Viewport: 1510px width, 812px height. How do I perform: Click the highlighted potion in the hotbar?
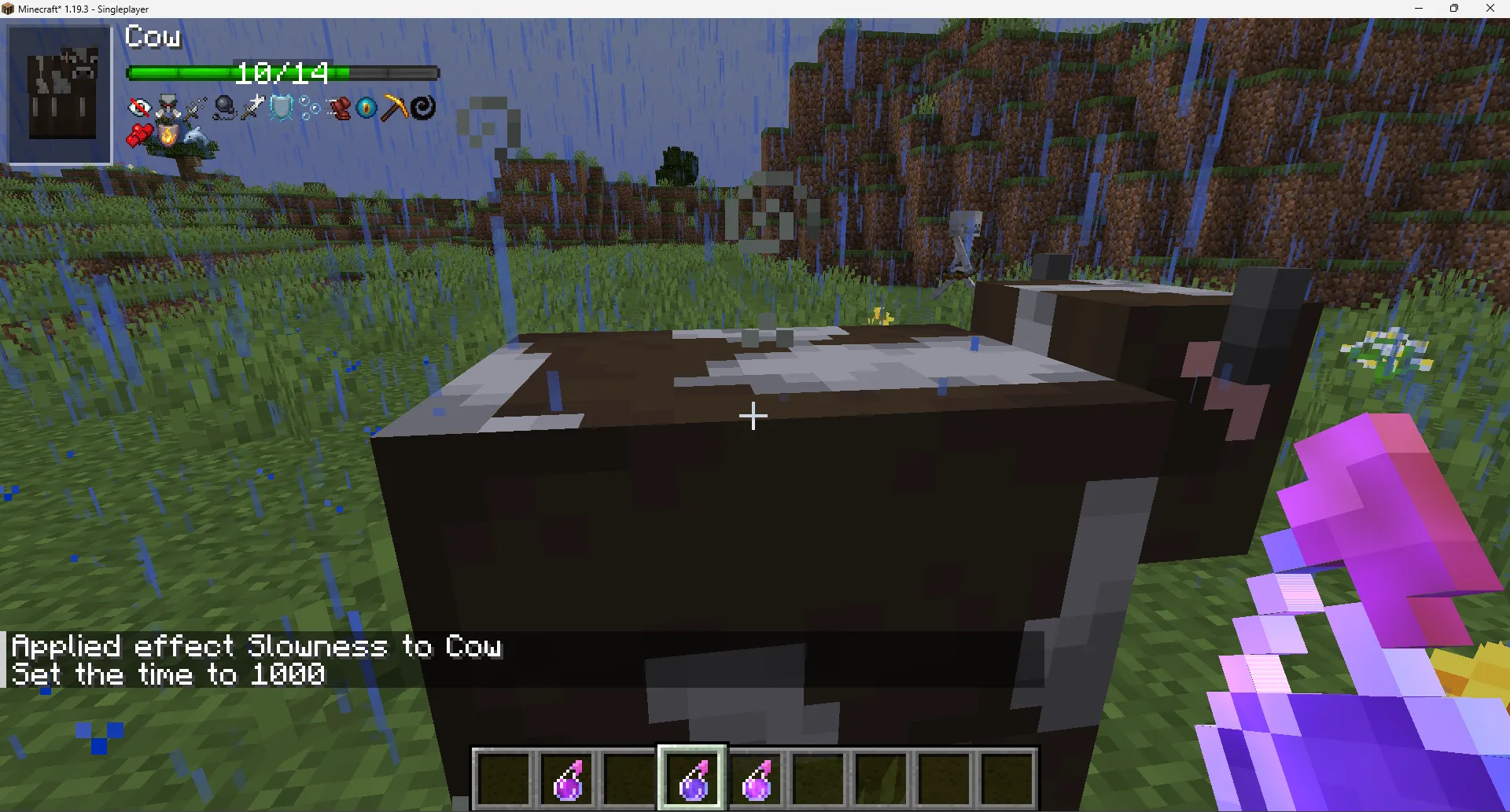pos(692,777)
